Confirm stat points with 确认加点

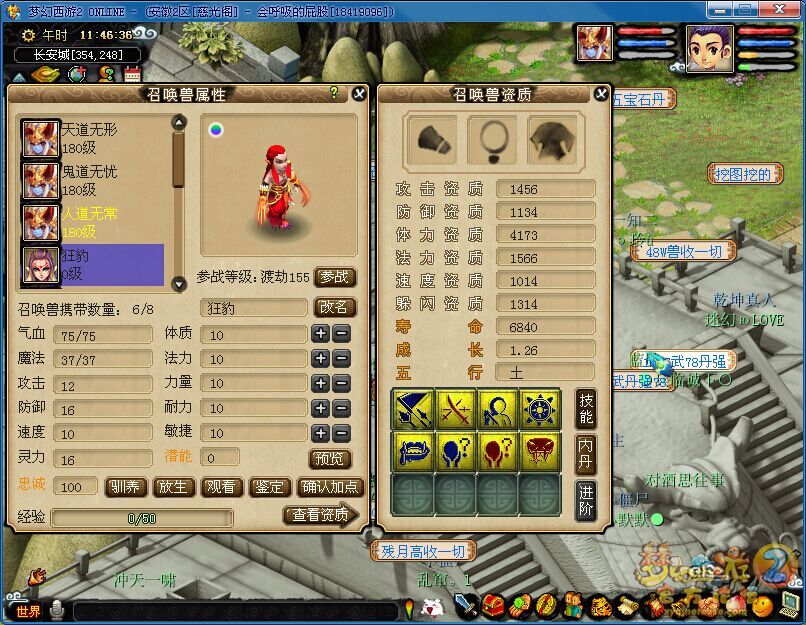coord(329,487)
